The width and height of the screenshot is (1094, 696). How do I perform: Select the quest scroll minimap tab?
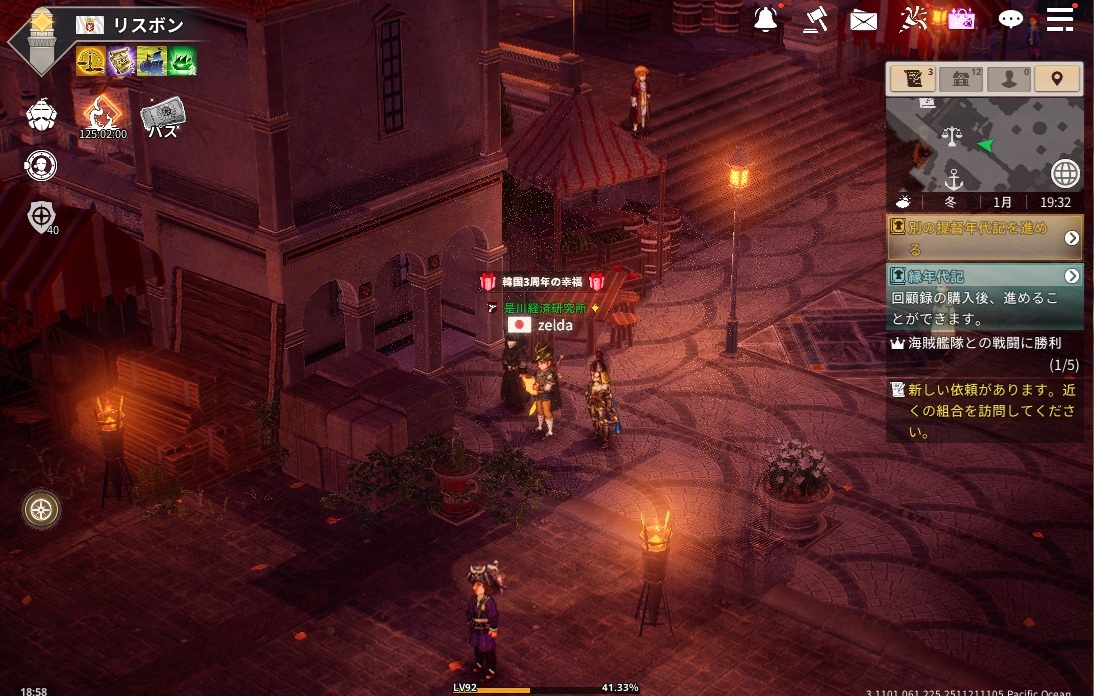pos(913,79)
